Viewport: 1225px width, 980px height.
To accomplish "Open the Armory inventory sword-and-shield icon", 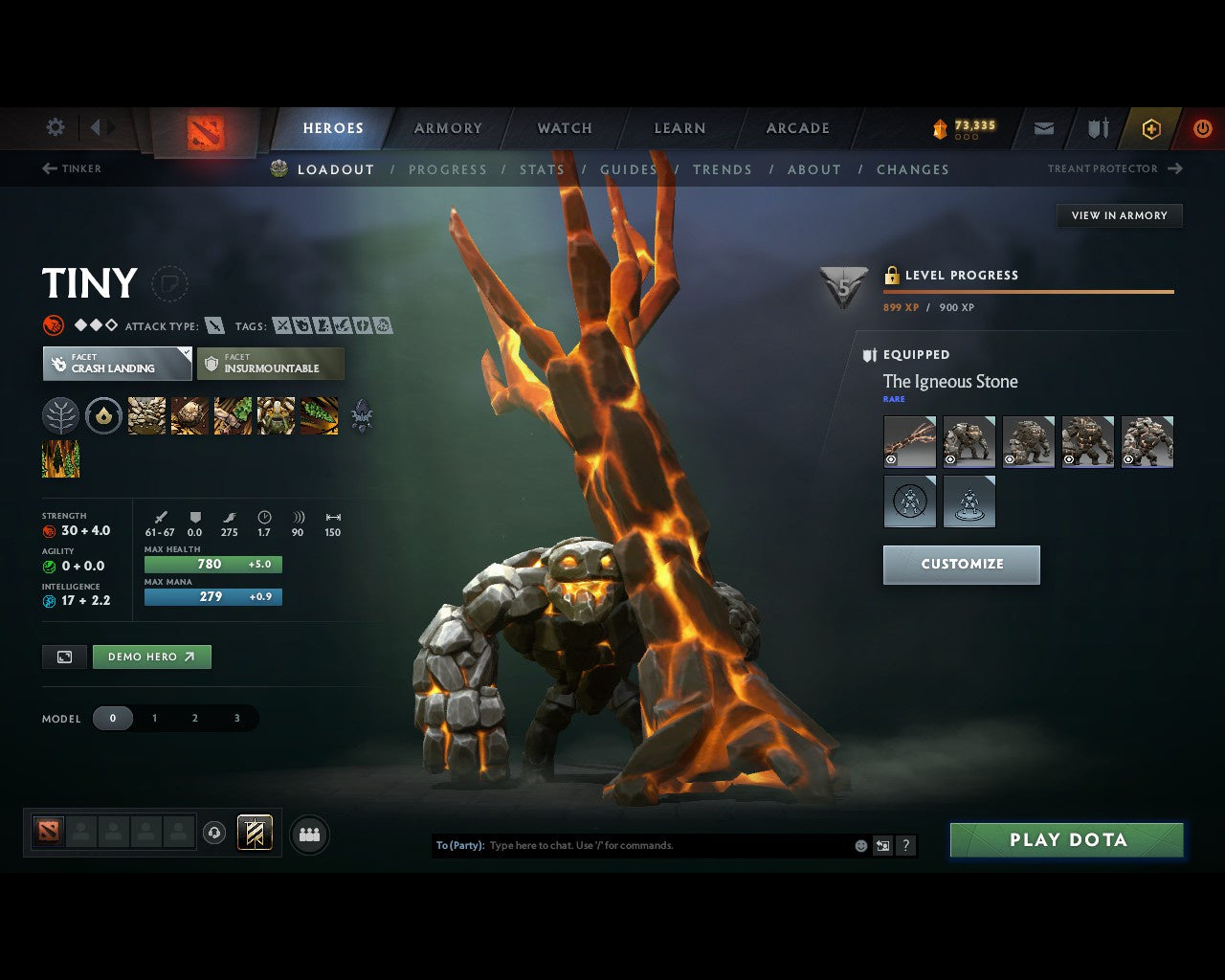I will [x=1097, y=128].
